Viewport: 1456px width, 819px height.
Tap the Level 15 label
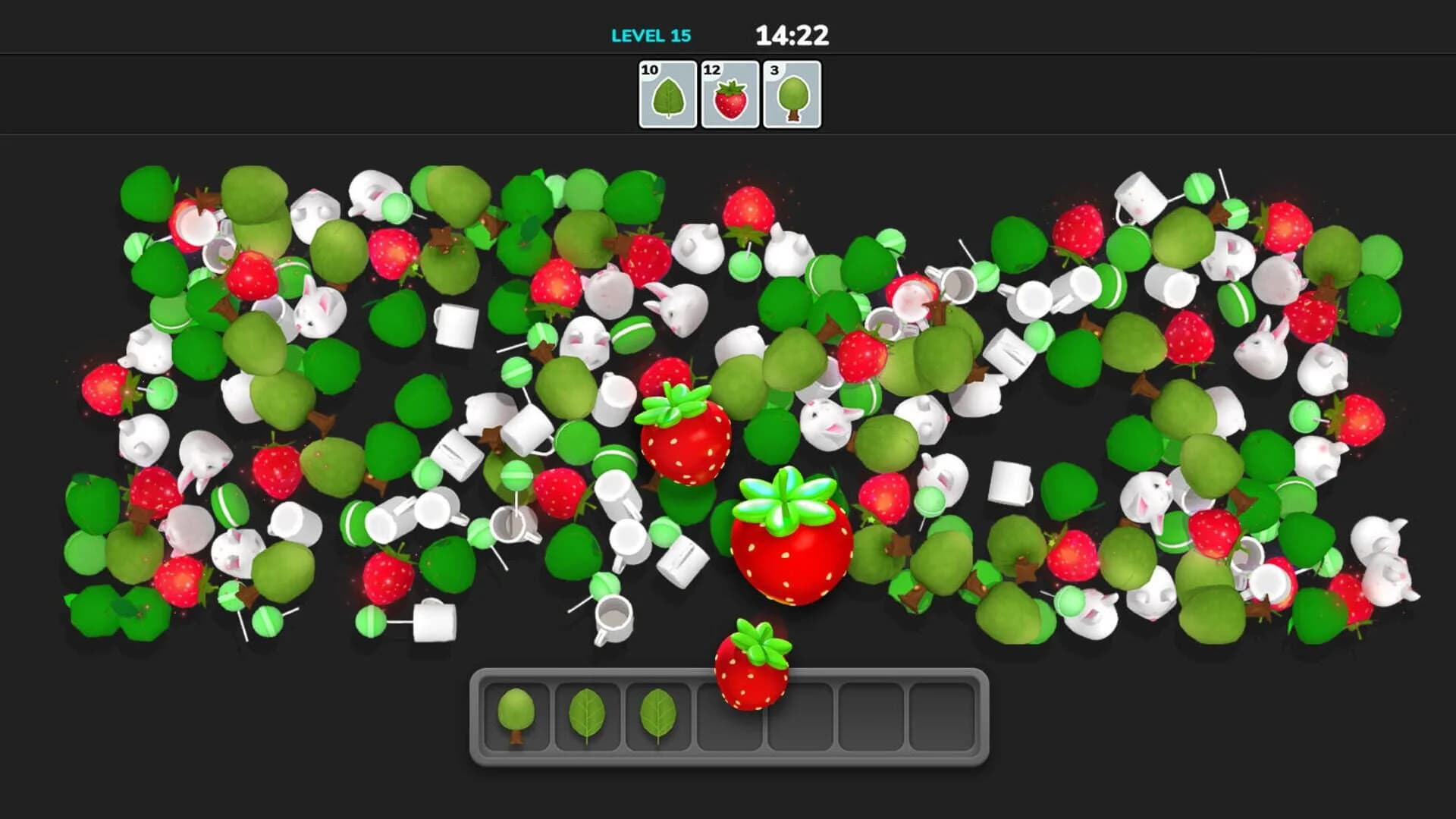(x=651, y=34)
